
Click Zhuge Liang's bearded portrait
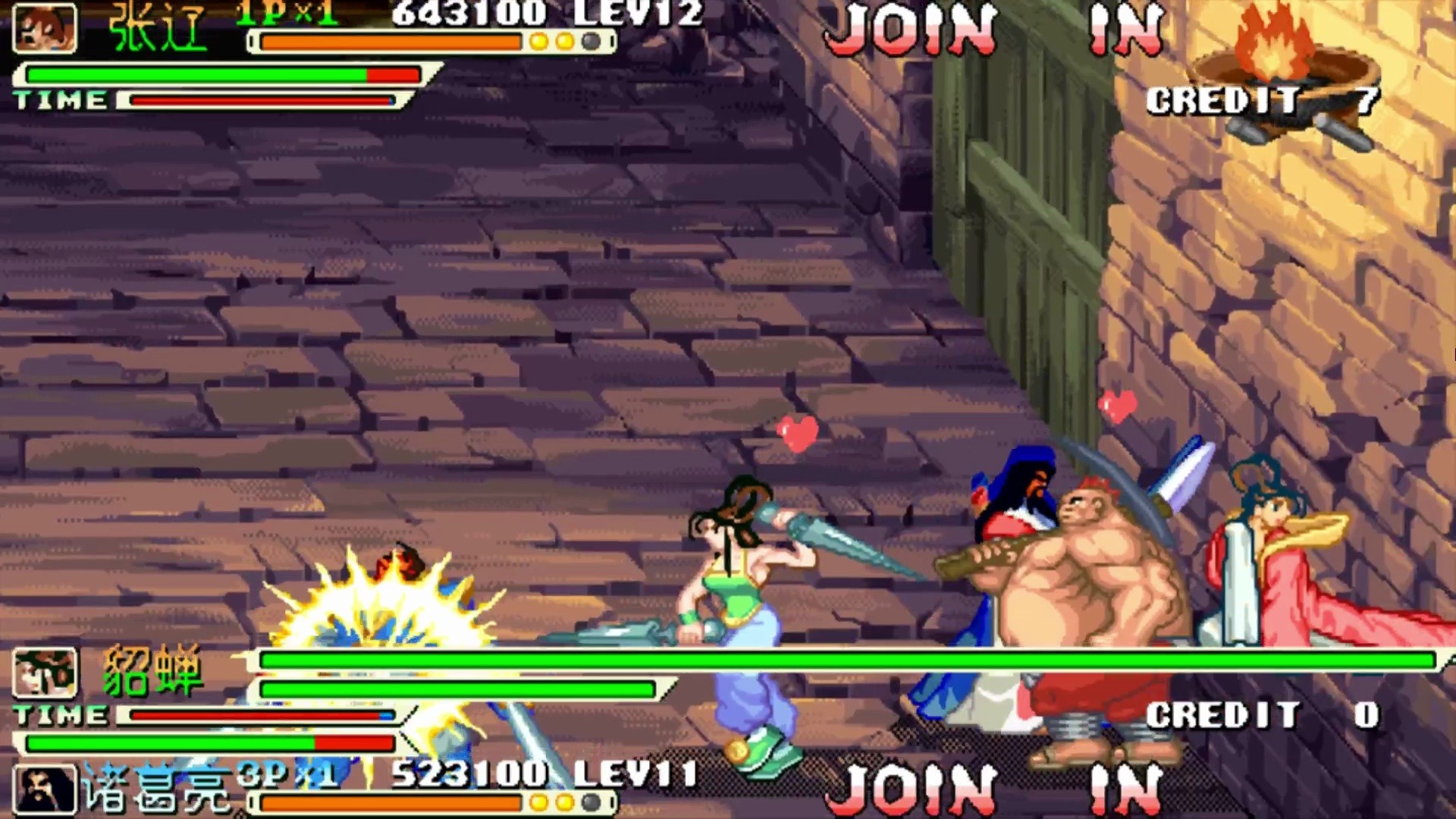coord(45,789)
